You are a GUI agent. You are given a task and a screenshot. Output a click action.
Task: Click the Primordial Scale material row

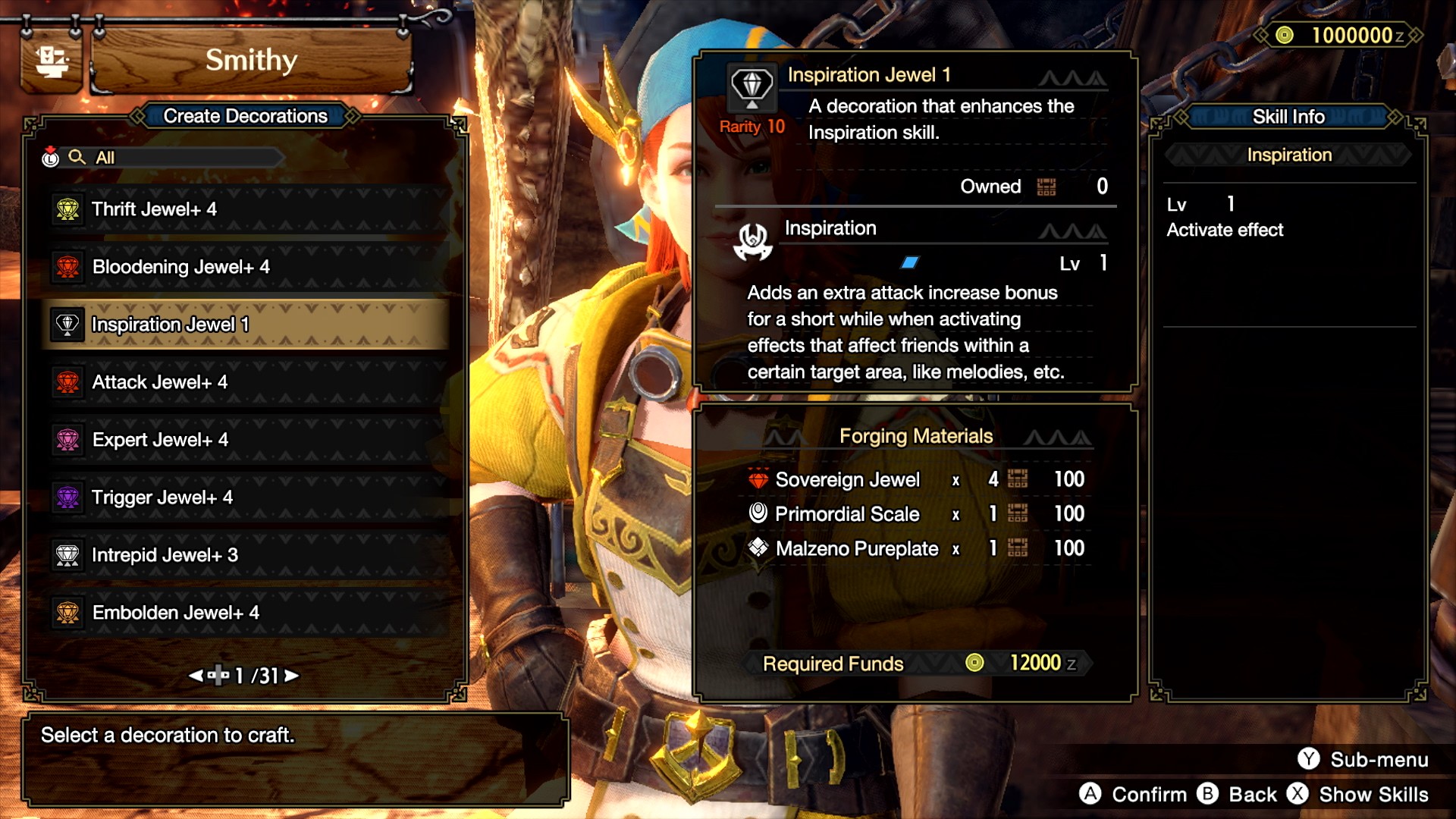[915, 514]
